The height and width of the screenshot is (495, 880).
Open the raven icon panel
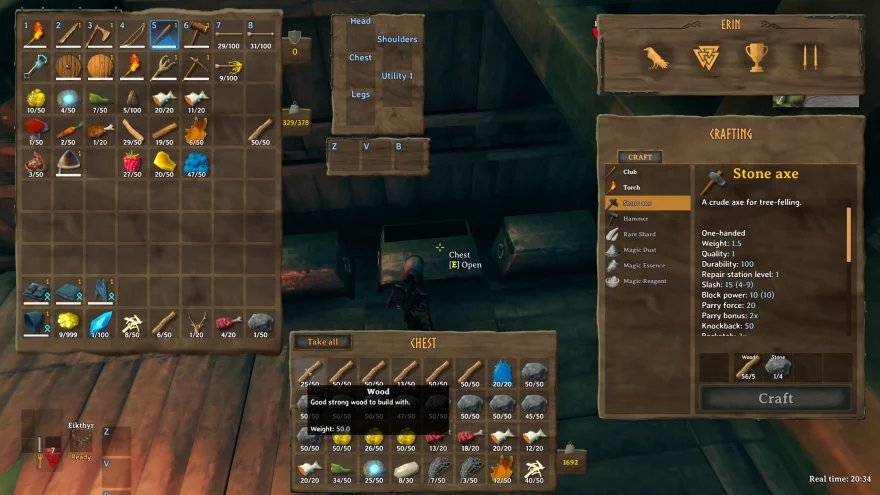point(656,58)
